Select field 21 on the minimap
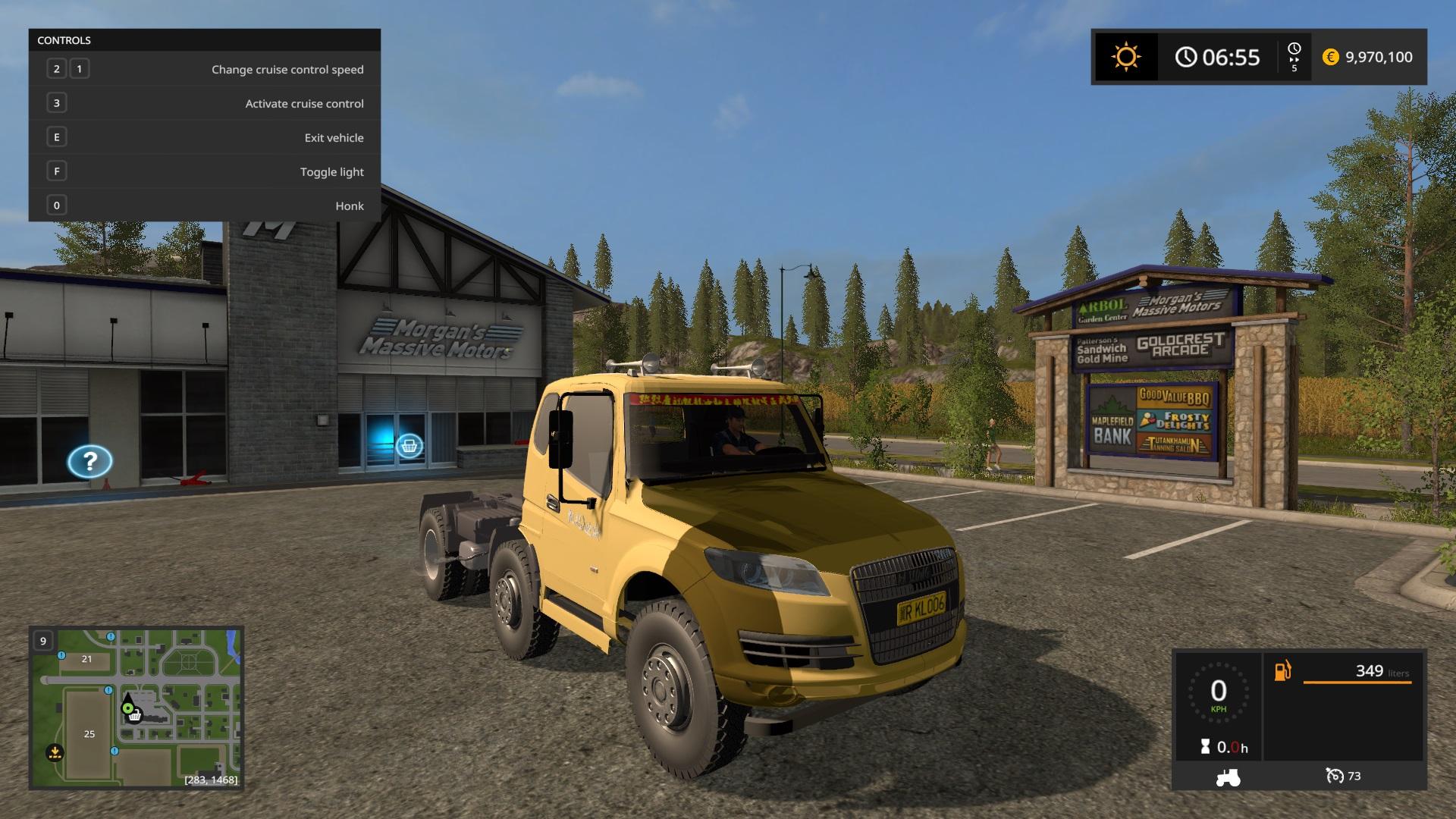This screenshot has width=1456, height=819. (x=86, y=659)
